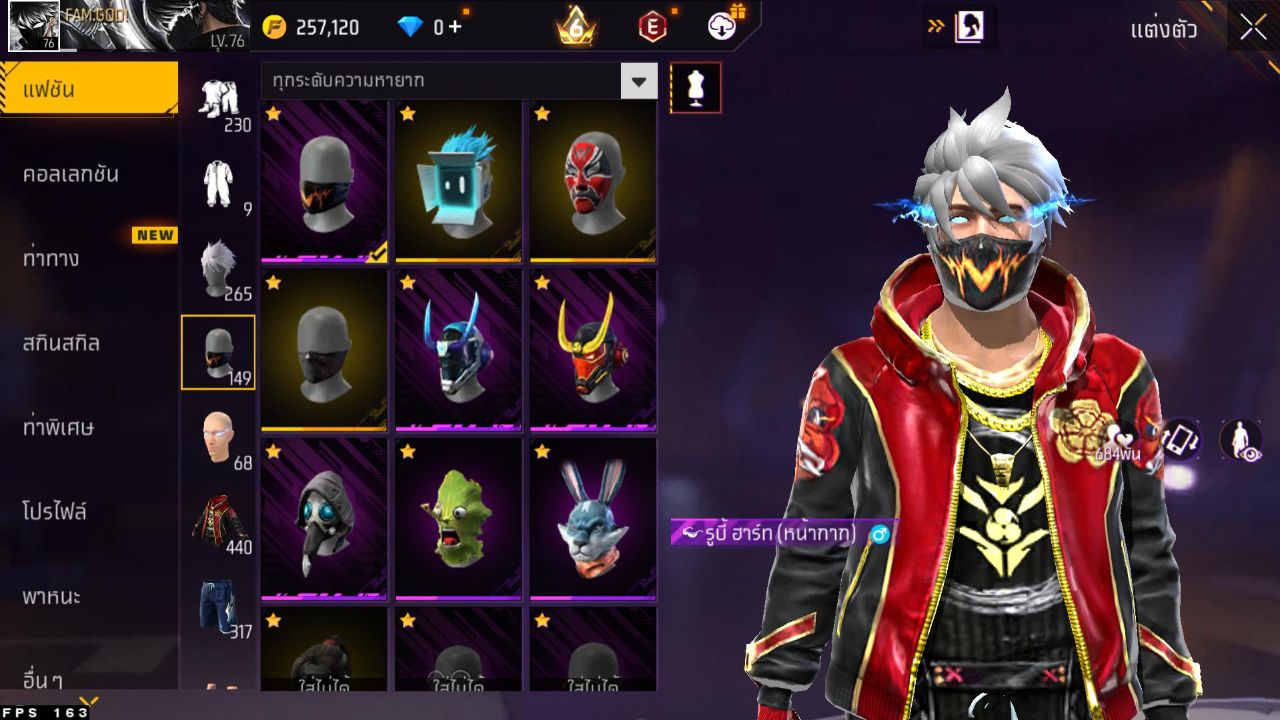The width and height of the screenshot is (1280, 720).
Task: Select the plague doctor hooded mask
Action: click(x=324, y=518)
